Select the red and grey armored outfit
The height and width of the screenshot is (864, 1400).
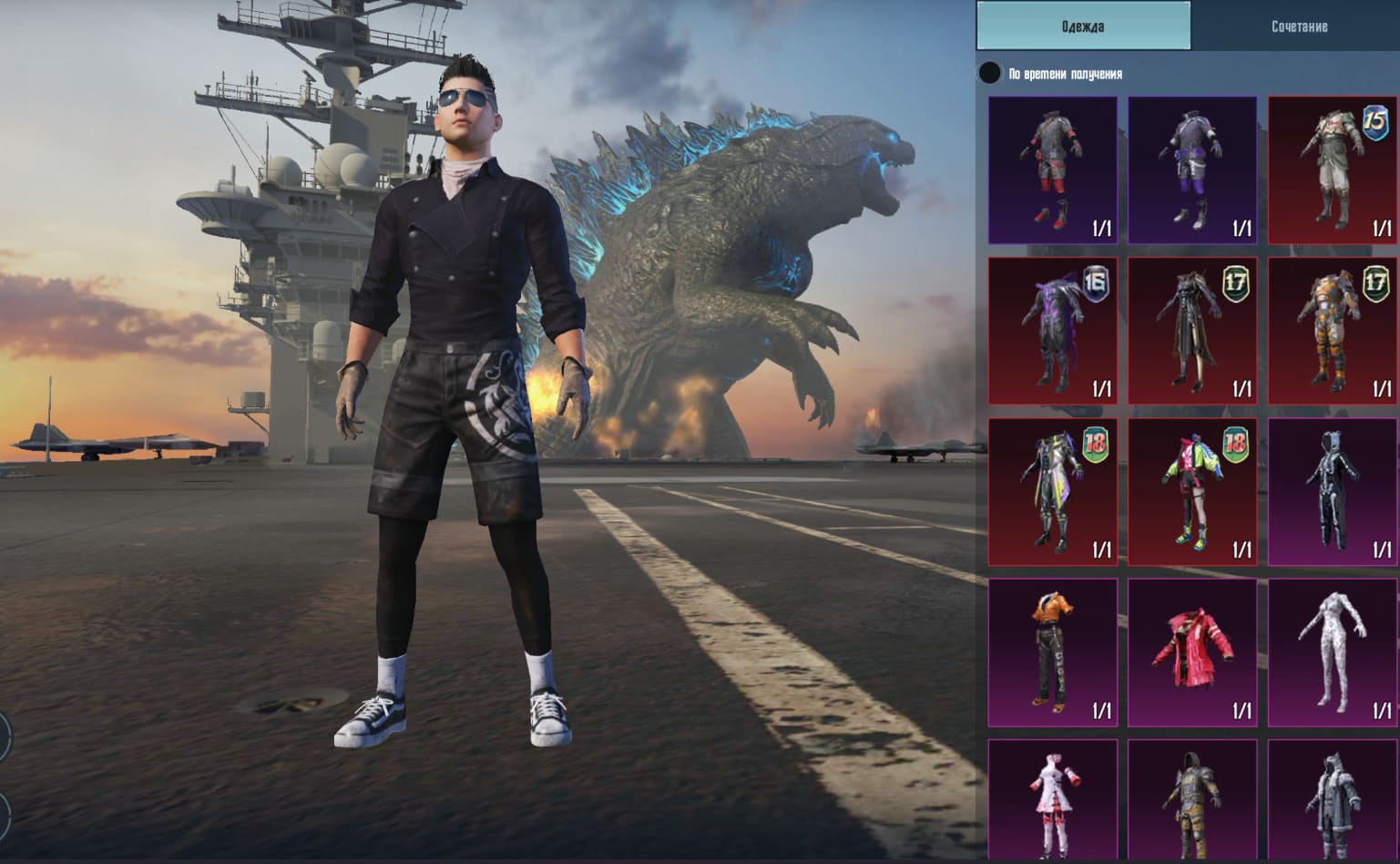click(x=1053, y=170)
